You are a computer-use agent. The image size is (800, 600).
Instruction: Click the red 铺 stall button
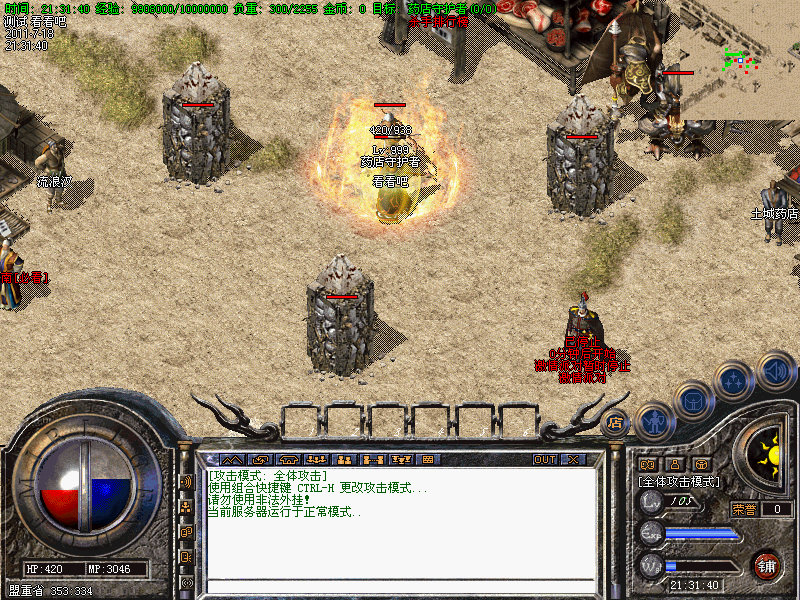pyautogui.click(x=767, y=565)
